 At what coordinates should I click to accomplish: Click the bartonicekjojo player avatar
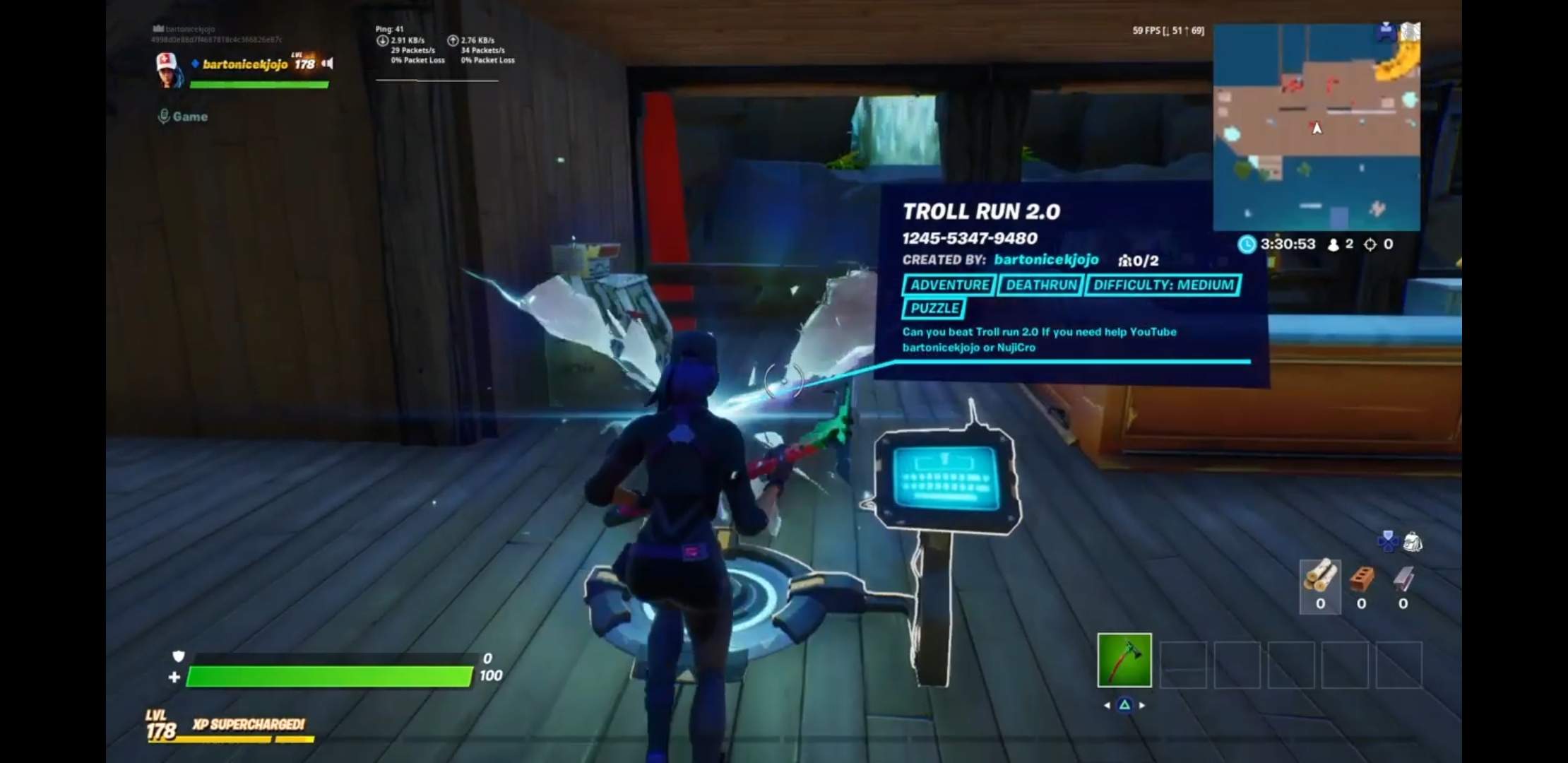point(169,69)
